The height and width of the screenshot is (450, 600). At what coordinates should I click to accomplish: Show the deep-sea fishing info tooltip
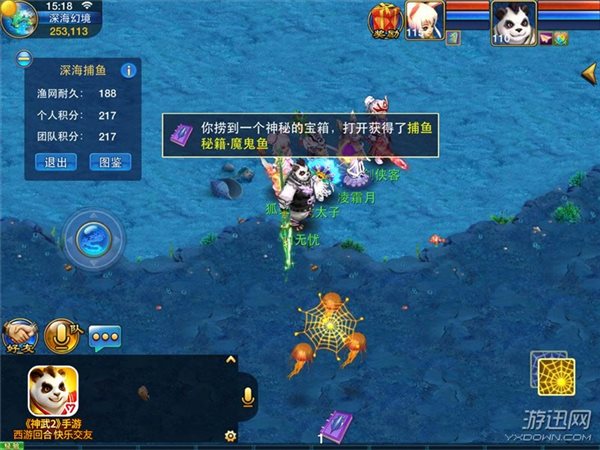click(x=127, y=71)
